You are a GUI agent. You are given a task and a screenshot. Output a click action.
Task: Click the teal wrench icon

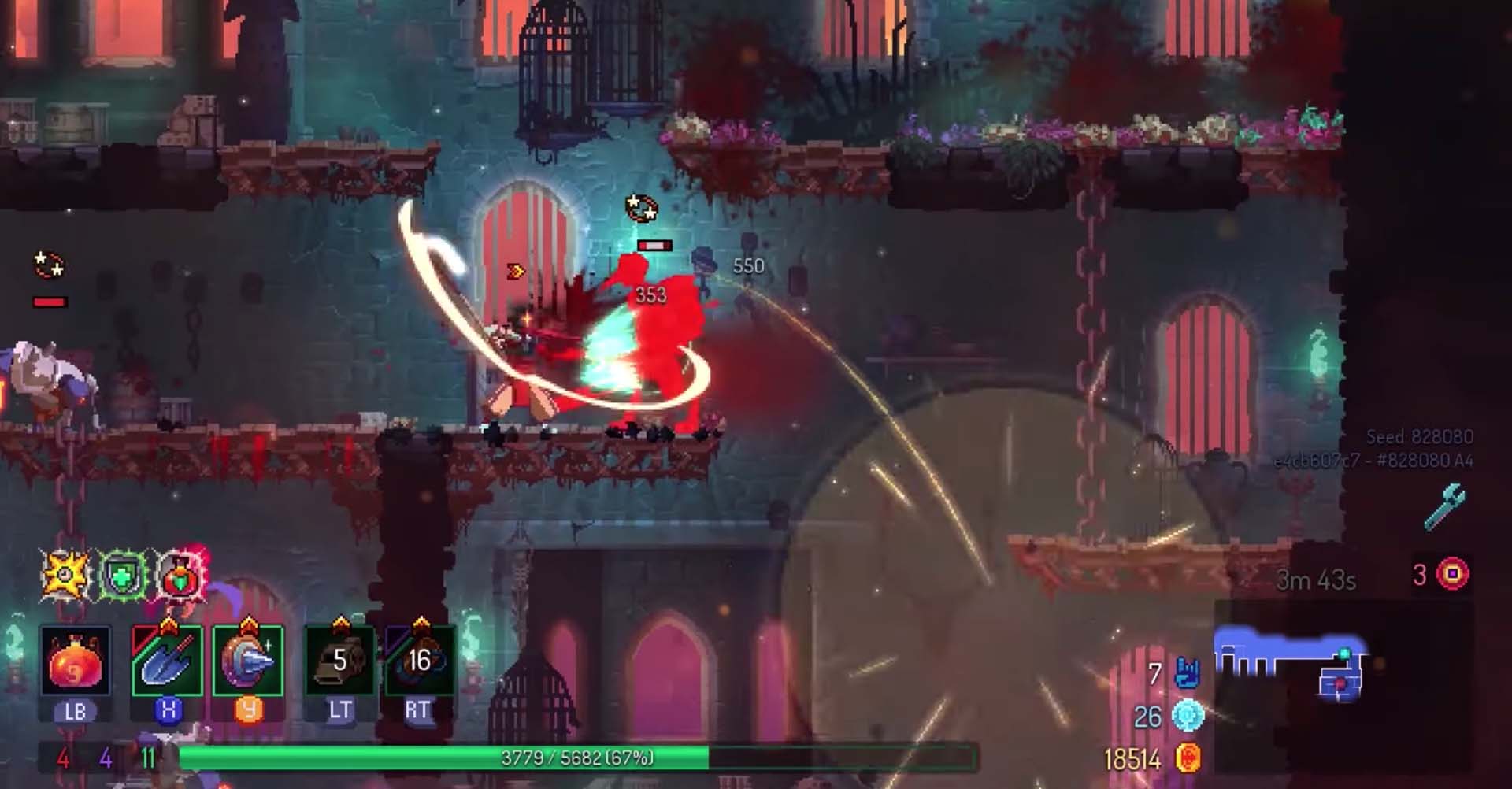coord(1445,506)
